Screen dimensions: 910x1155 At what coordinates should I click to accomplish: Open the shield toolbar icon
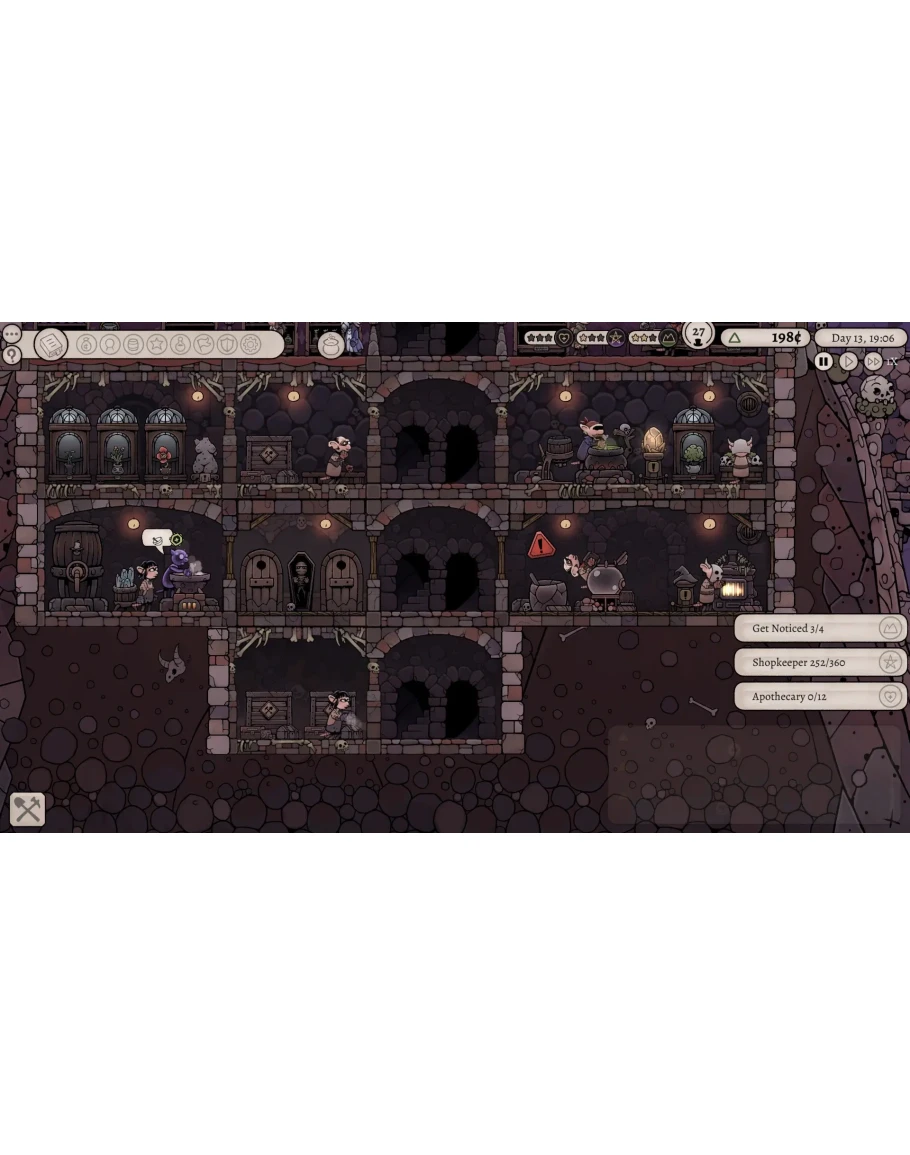tap(227, 344)
